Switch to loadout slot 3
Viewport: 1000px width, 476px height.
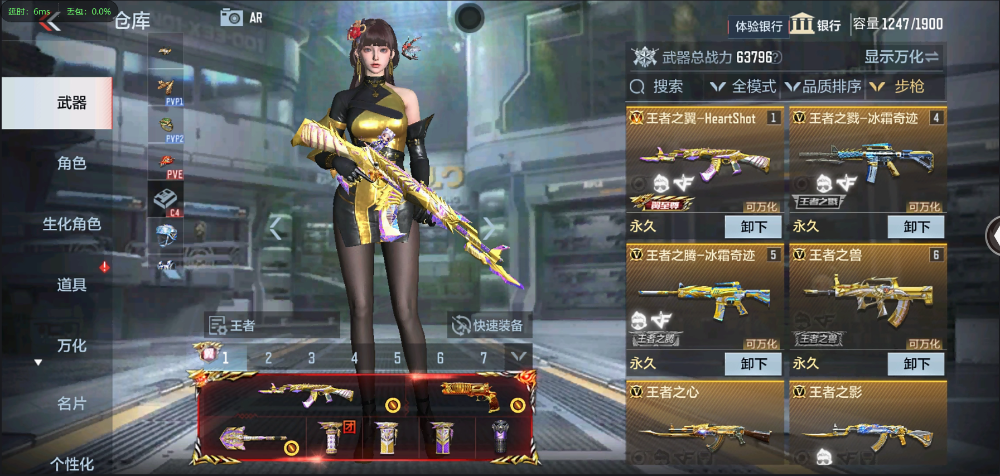point(311,357)
